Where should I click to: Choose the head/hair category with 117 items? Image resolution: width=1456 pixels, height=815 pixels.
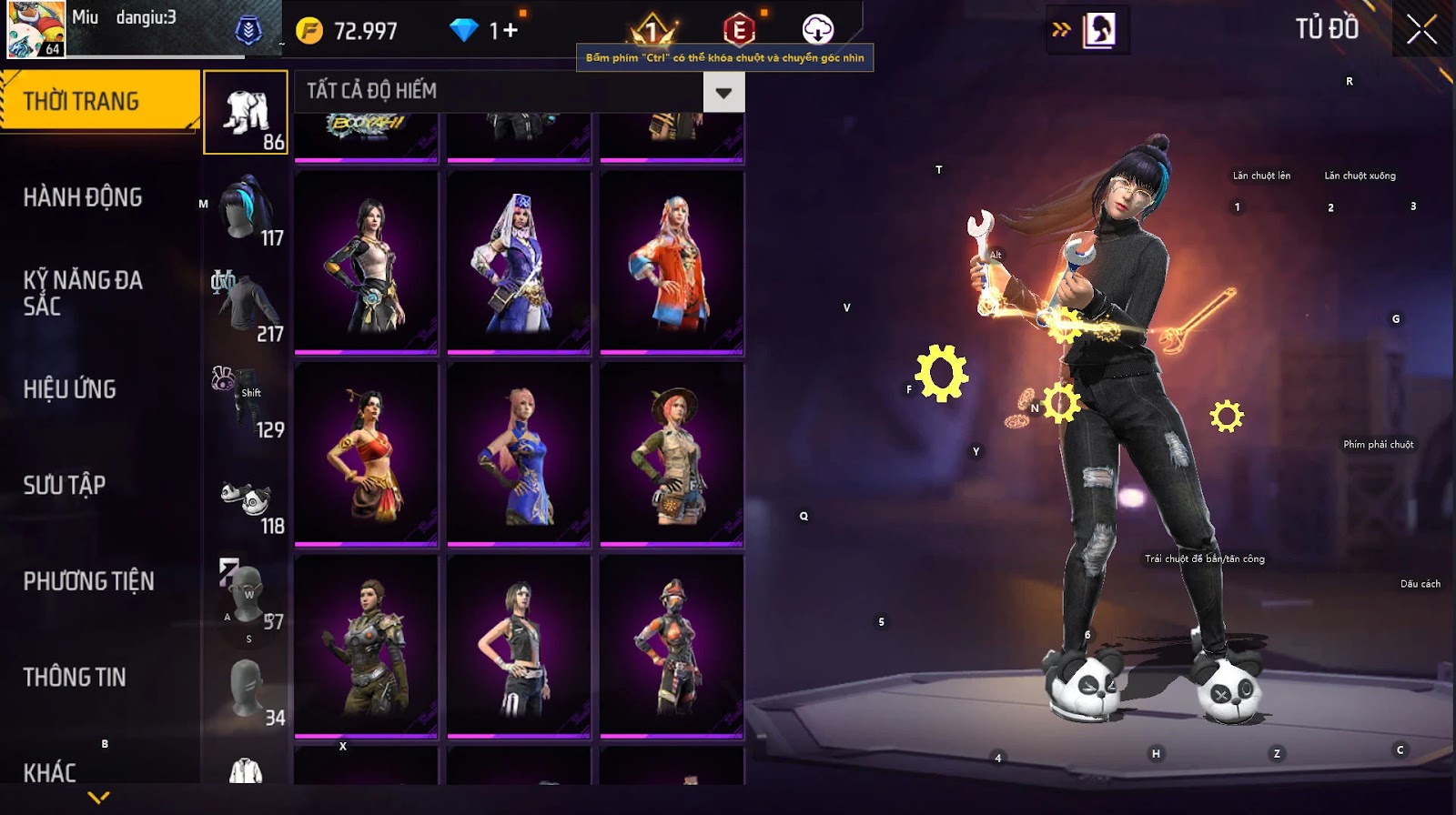tap(246, 211)
